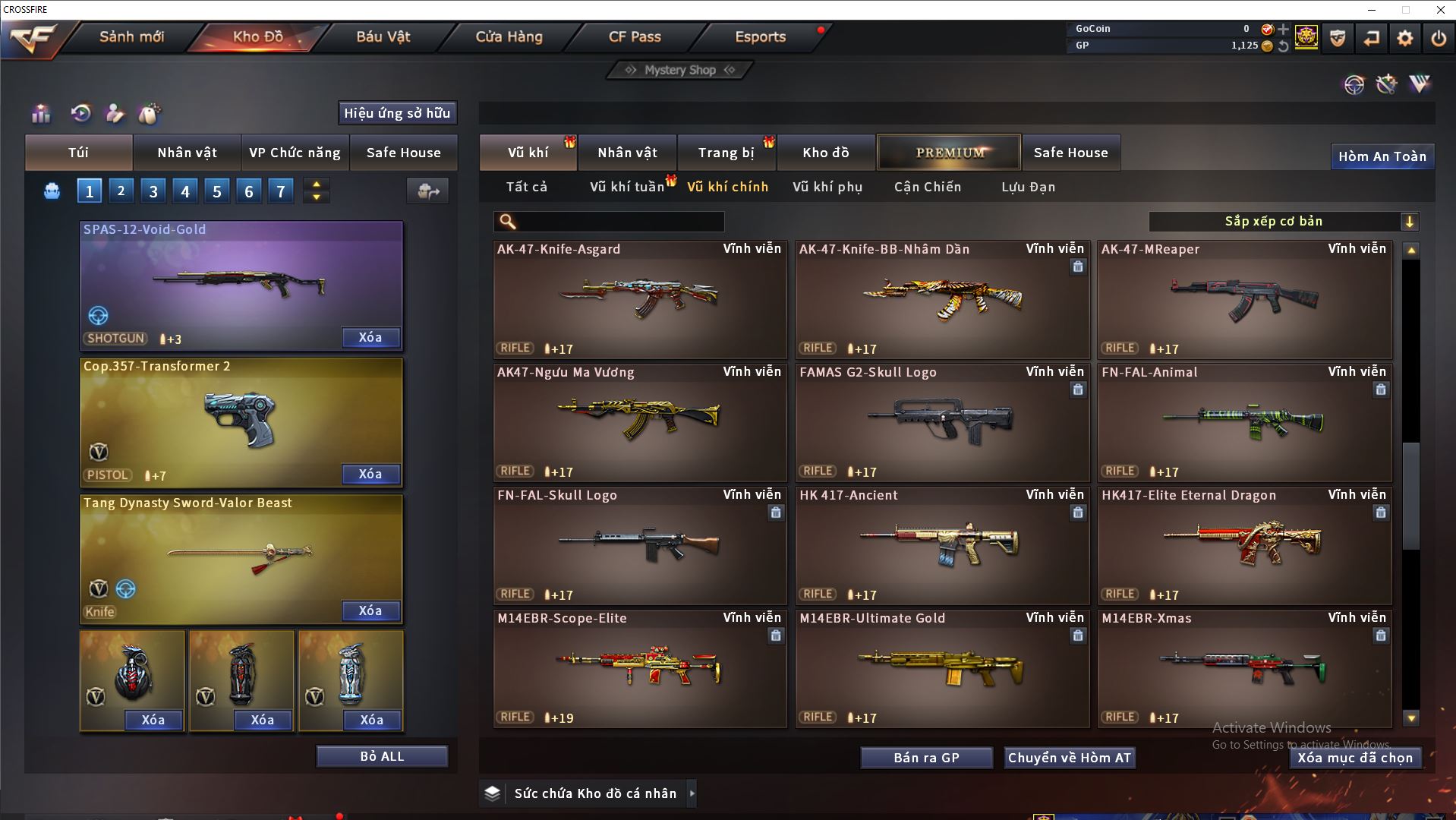Image resolution: width=1456 pixels, height=820 pixels.
Task: Open settings via the gear icon
Action: tap(1404, 38)
